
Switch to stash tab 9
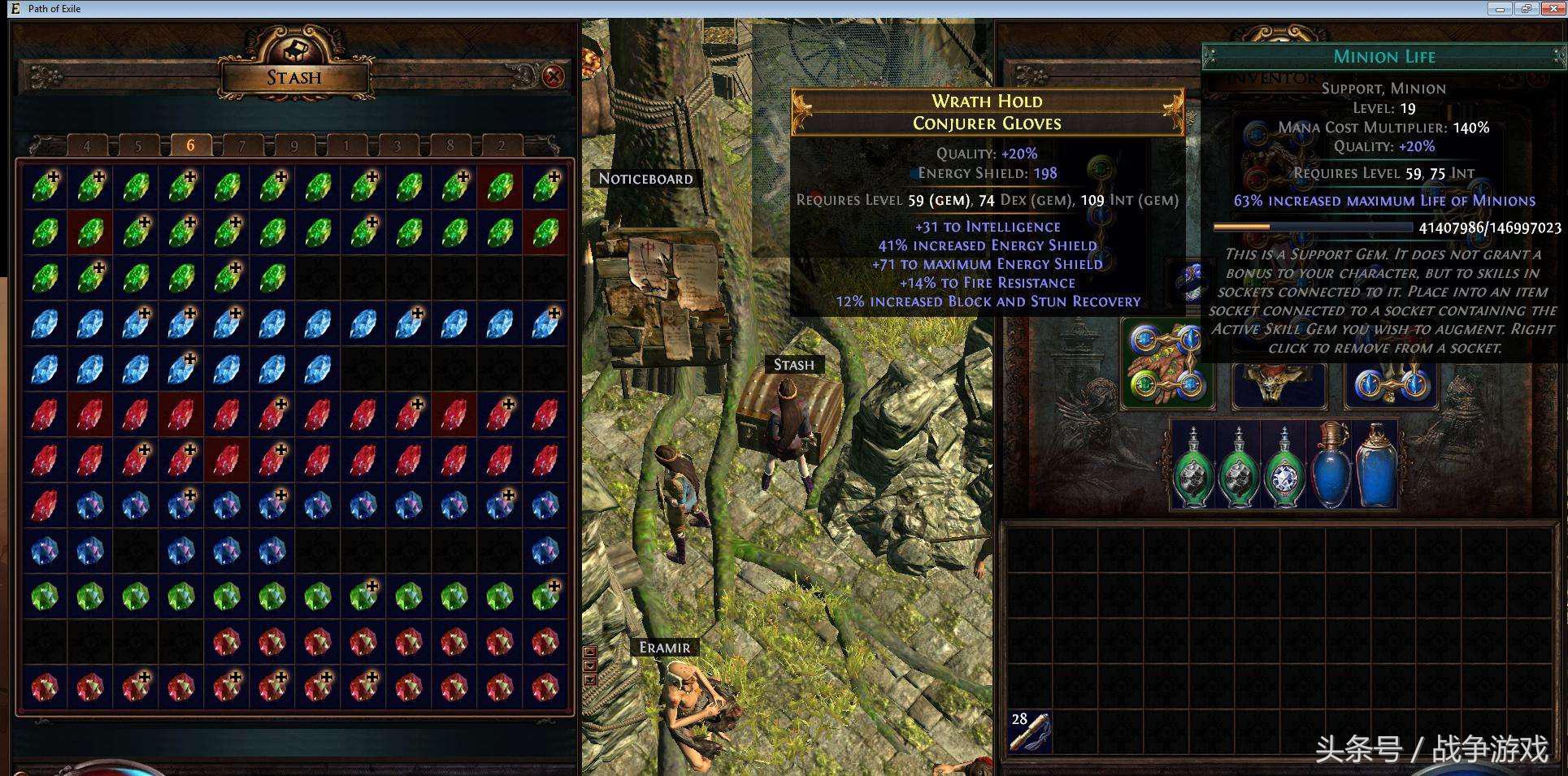pyautogui.click(x=293, y=146)
